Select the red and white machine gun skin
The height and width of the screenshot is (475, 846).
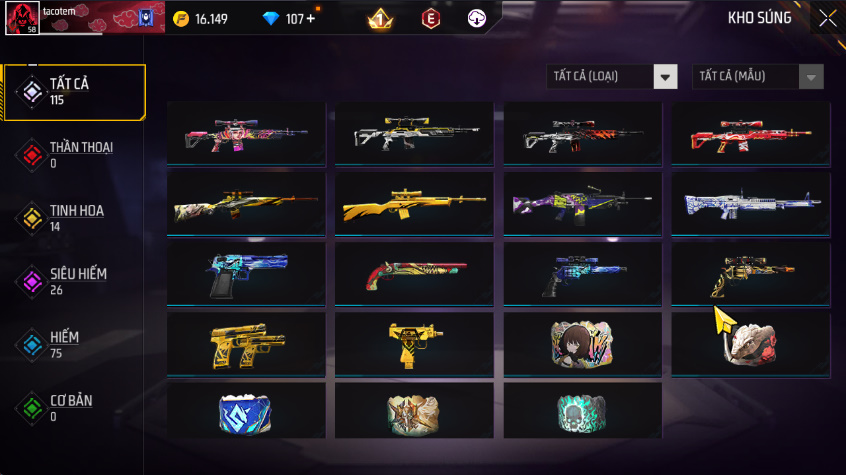click(x=750, y=134)
